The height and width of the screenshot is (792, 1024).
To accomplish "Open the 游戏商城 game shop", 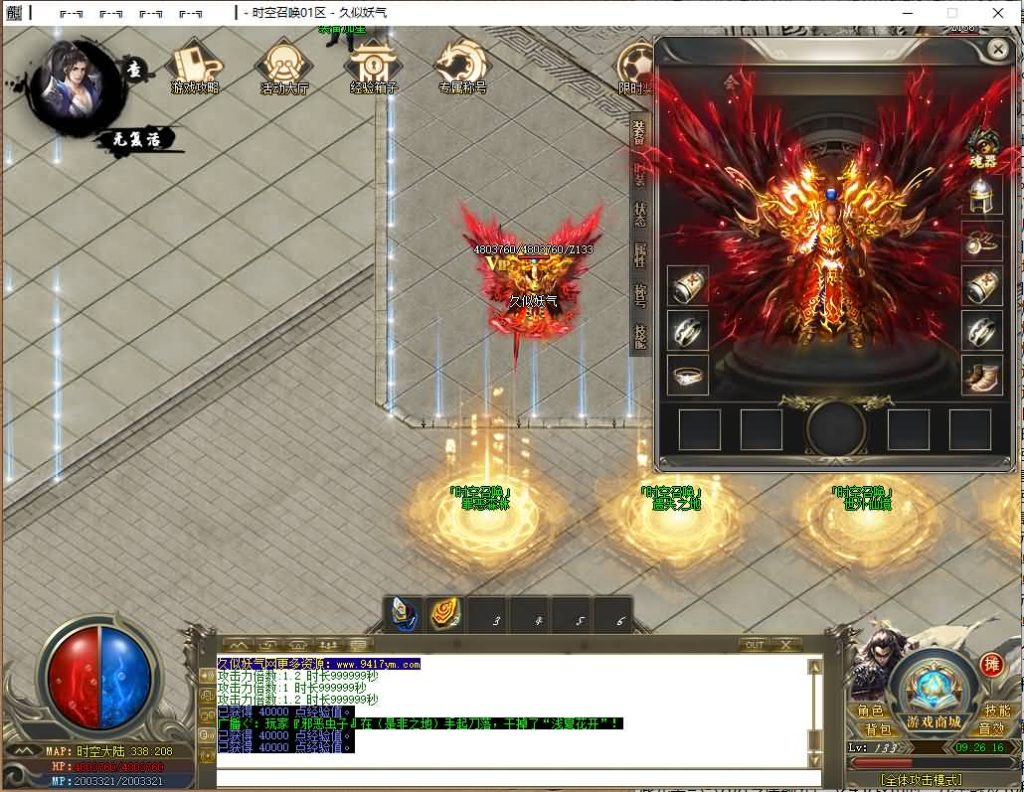I will pyautogui.click(x=934, y=695).
